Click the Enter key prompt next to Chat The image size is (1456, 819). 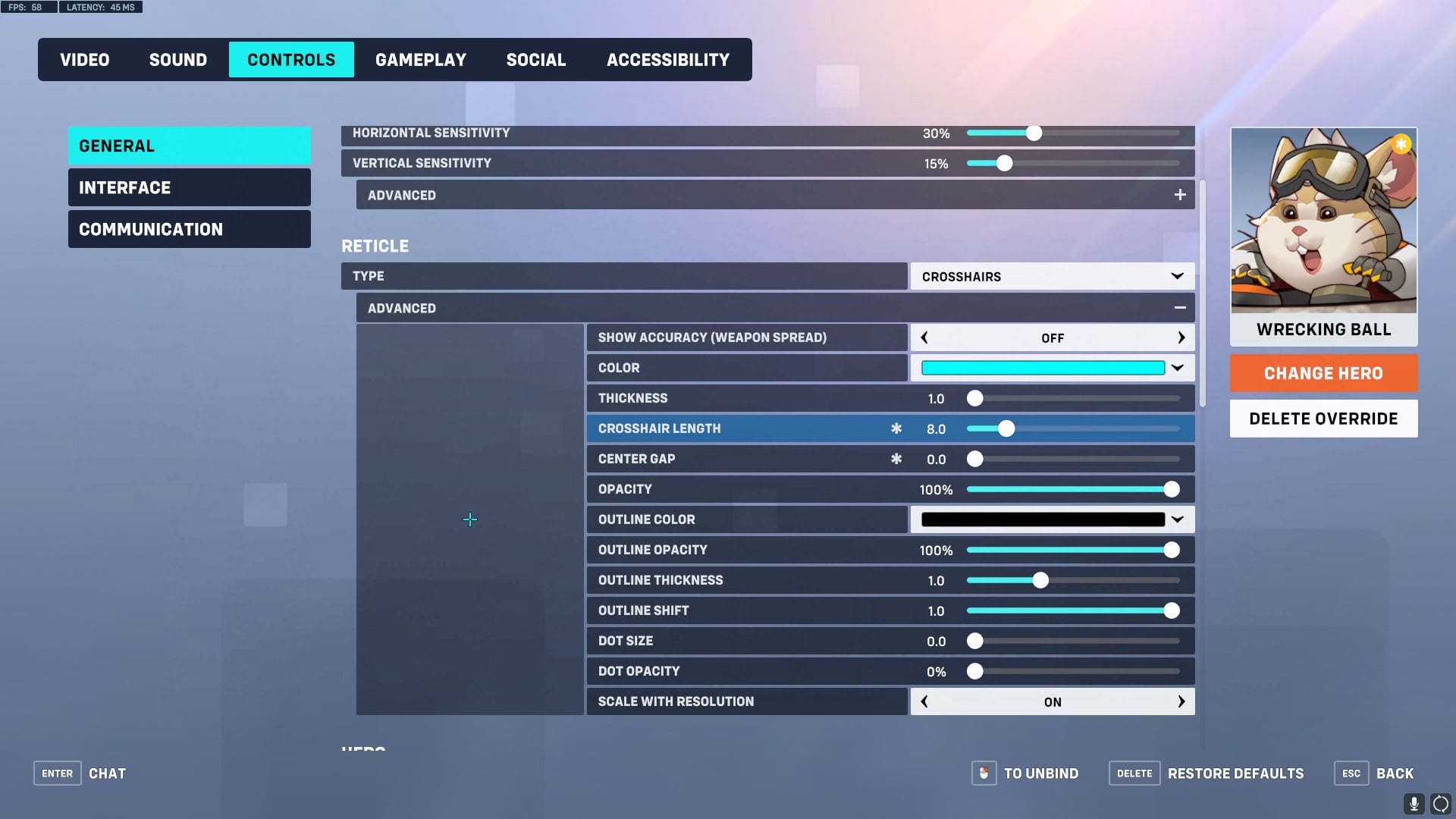pos(57,773)
